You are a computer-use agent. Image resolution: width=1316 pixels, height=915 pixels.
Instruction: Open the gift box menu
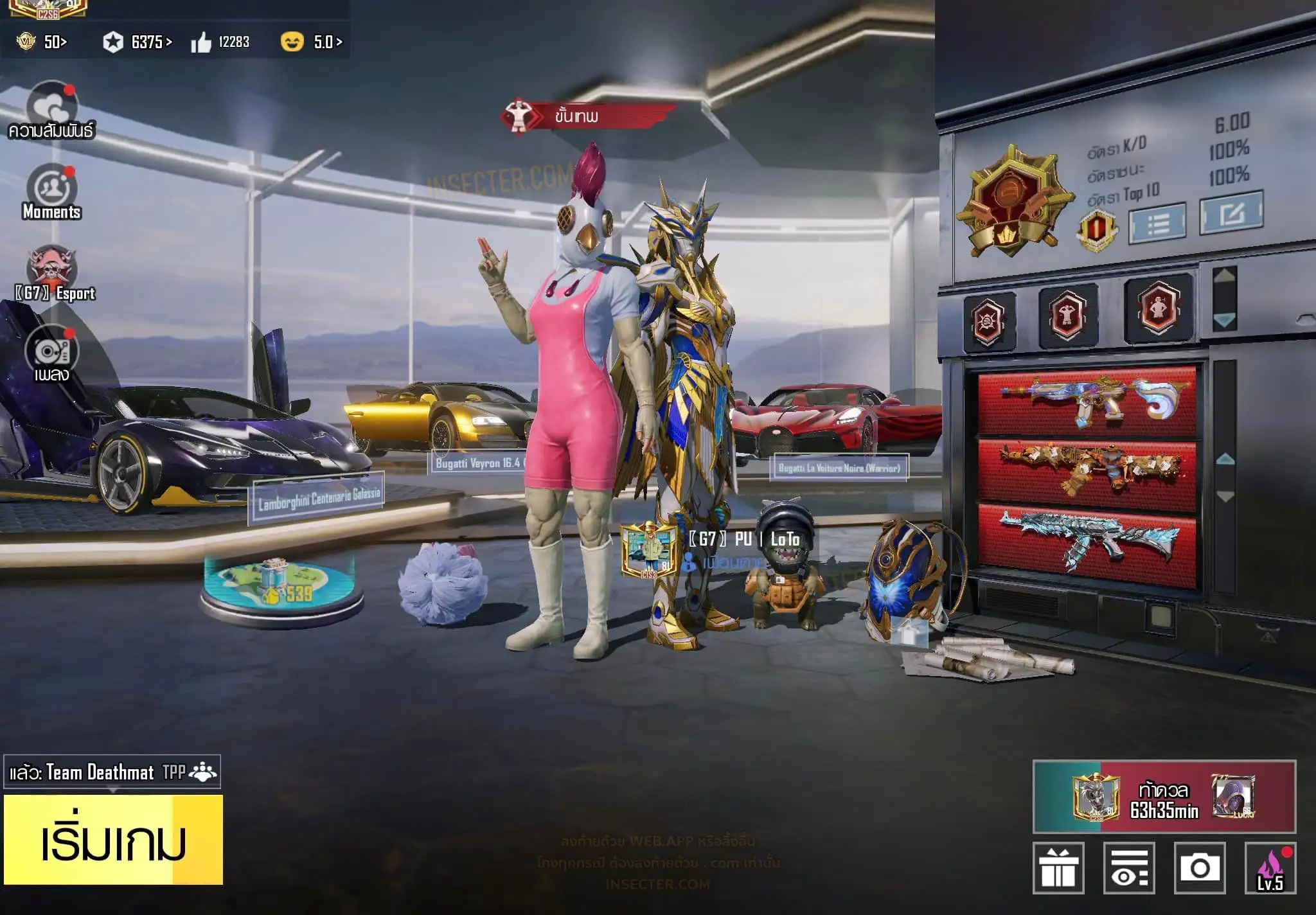[x=1058, y=868]
